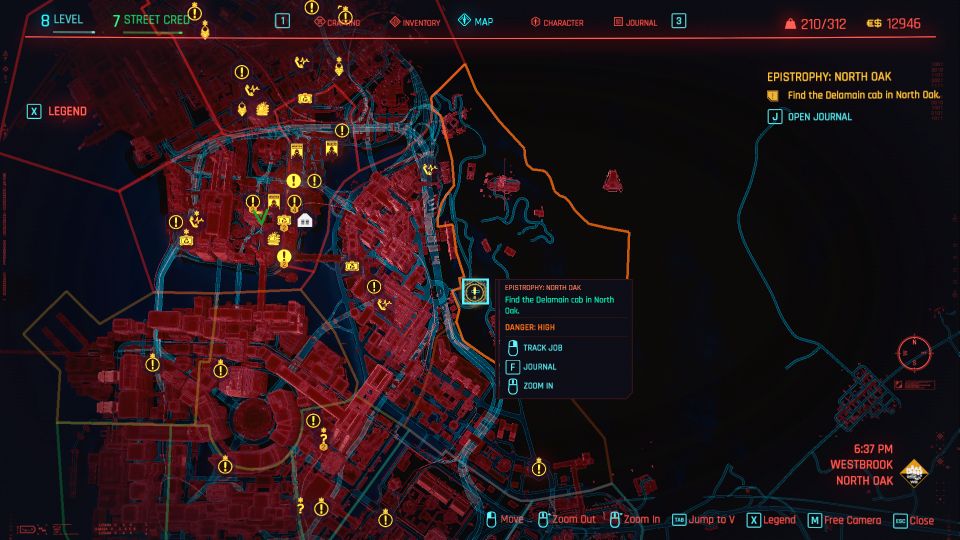
Task: Select the white apartment house marker
Action: tap(305, 220)
